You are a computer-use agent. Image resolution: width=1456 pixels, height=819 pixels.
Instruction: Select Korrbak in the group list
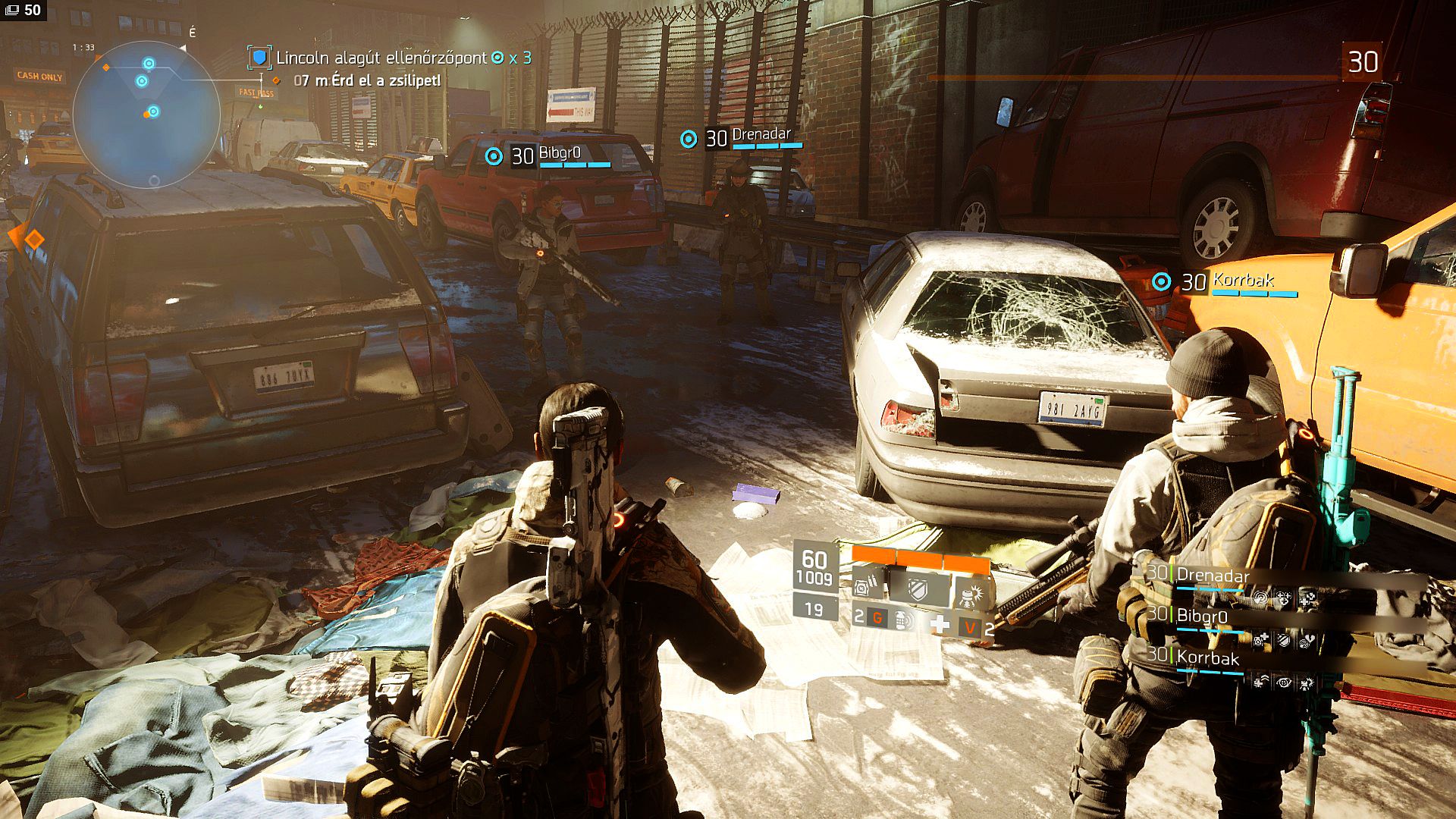pyautogui.click(x=1207, y=658)
